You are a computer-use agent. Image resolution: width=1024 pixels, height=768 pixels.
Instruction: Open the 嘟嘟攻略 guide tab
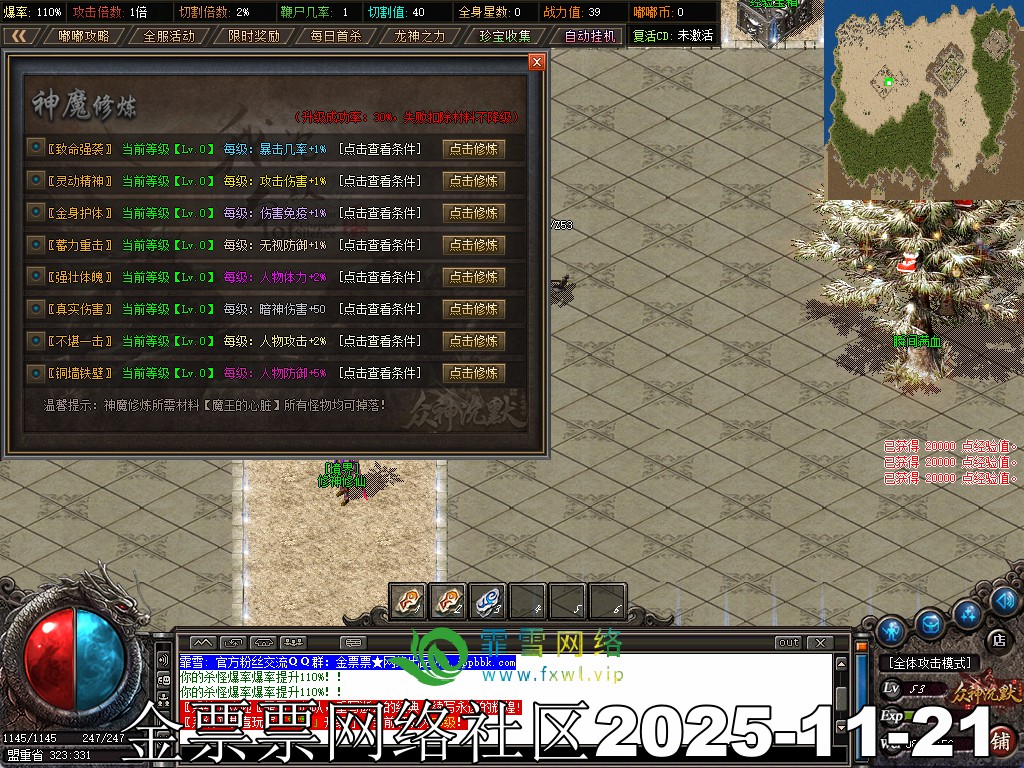tap(84, 35)
